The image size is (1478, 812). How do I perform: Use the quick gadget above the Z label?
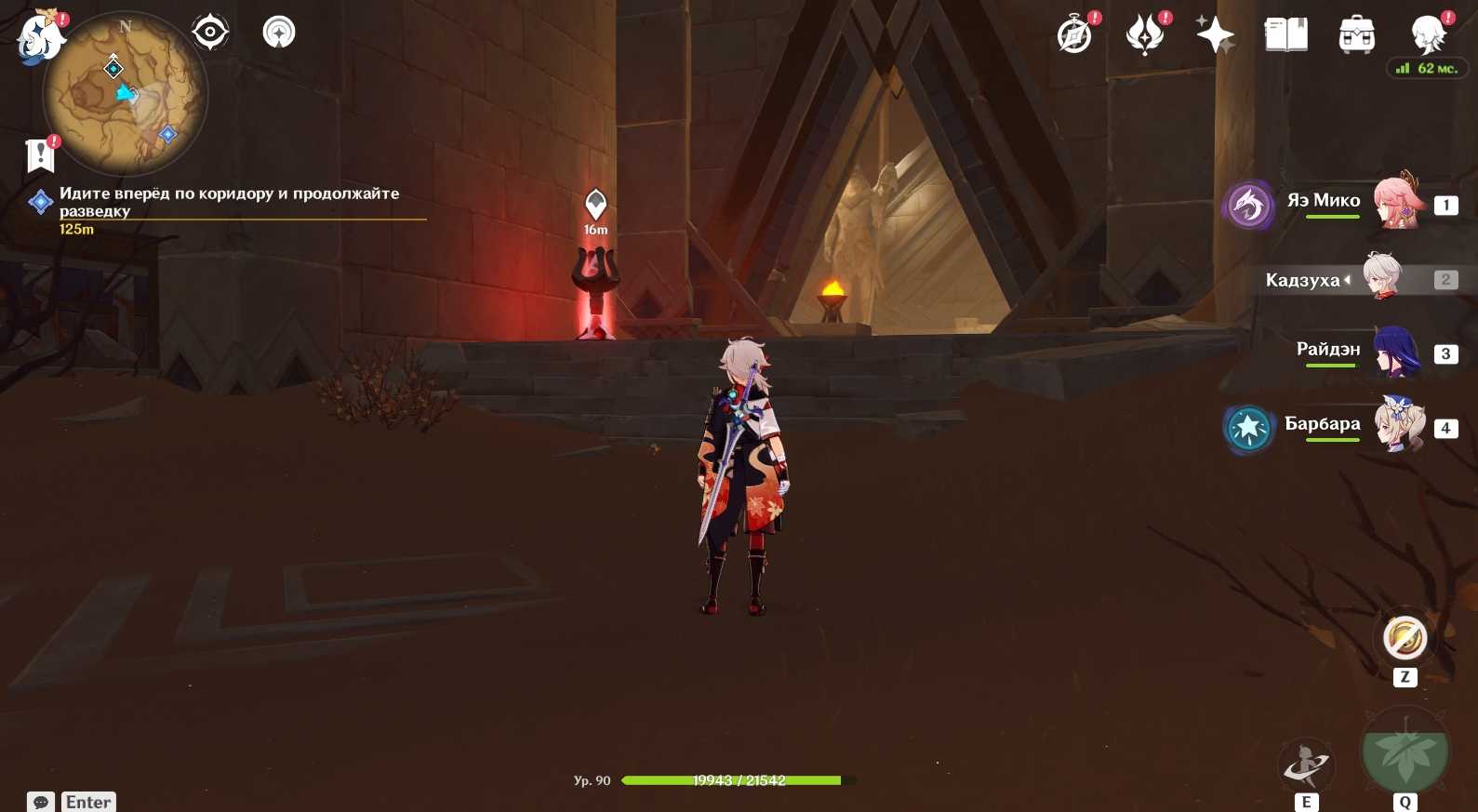1405,639
